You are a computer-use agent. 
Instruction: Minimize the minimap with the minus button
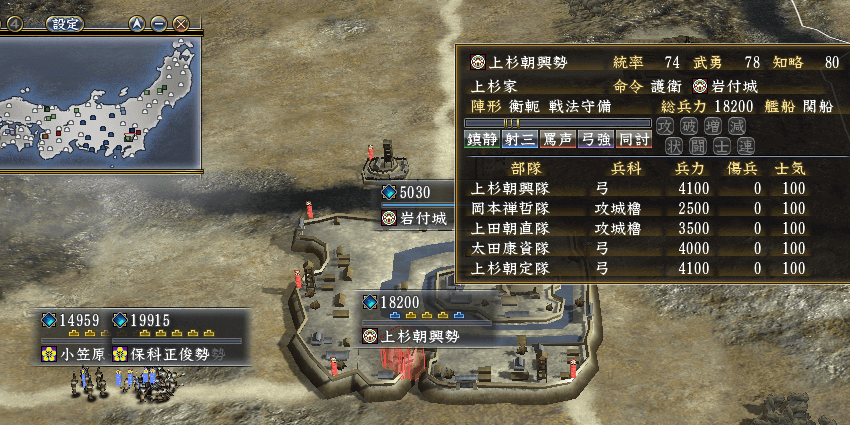pos(159,23)
